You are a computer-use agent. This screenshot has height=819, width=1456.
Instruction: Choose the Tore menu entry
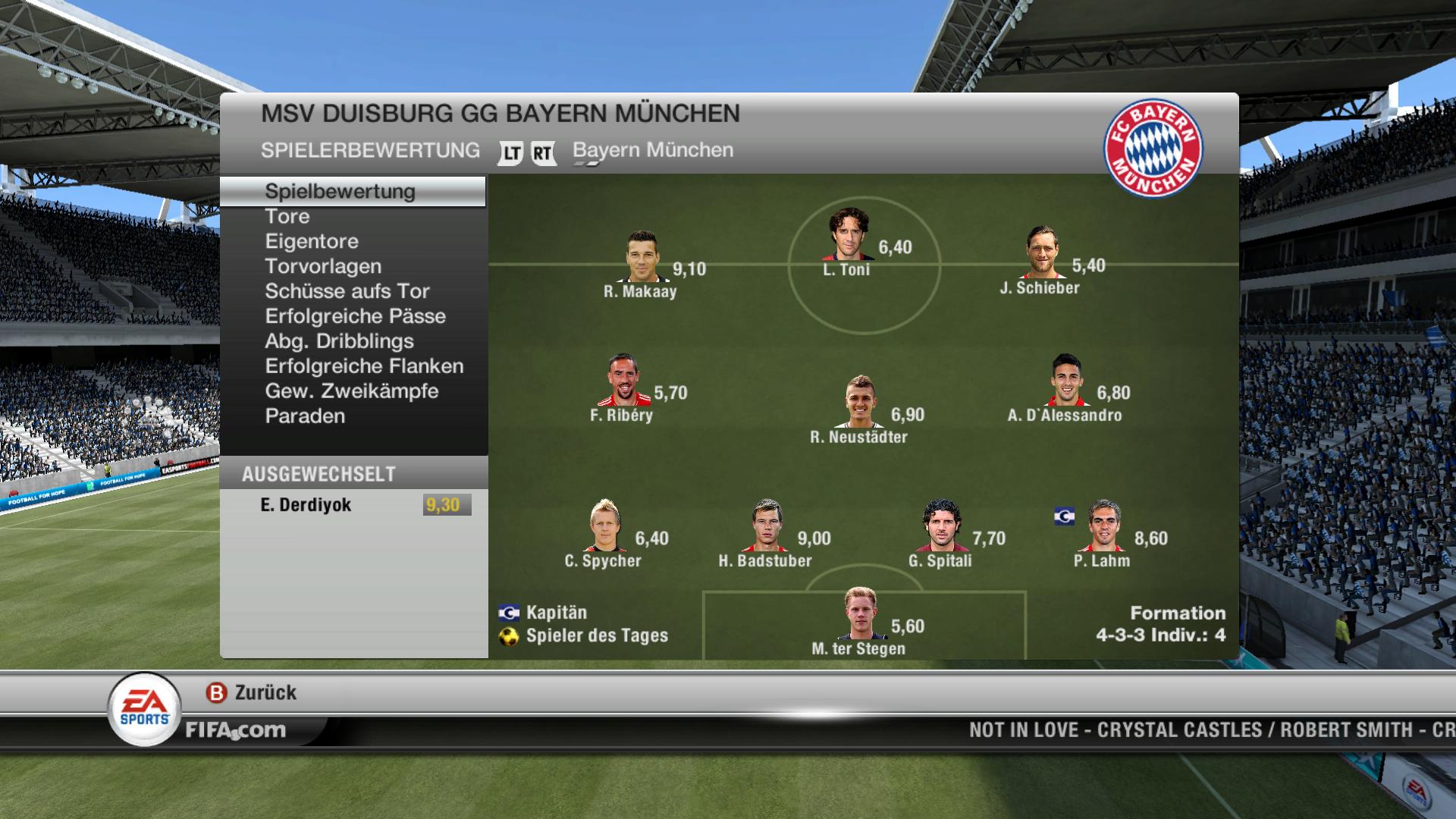pos(287,217)
